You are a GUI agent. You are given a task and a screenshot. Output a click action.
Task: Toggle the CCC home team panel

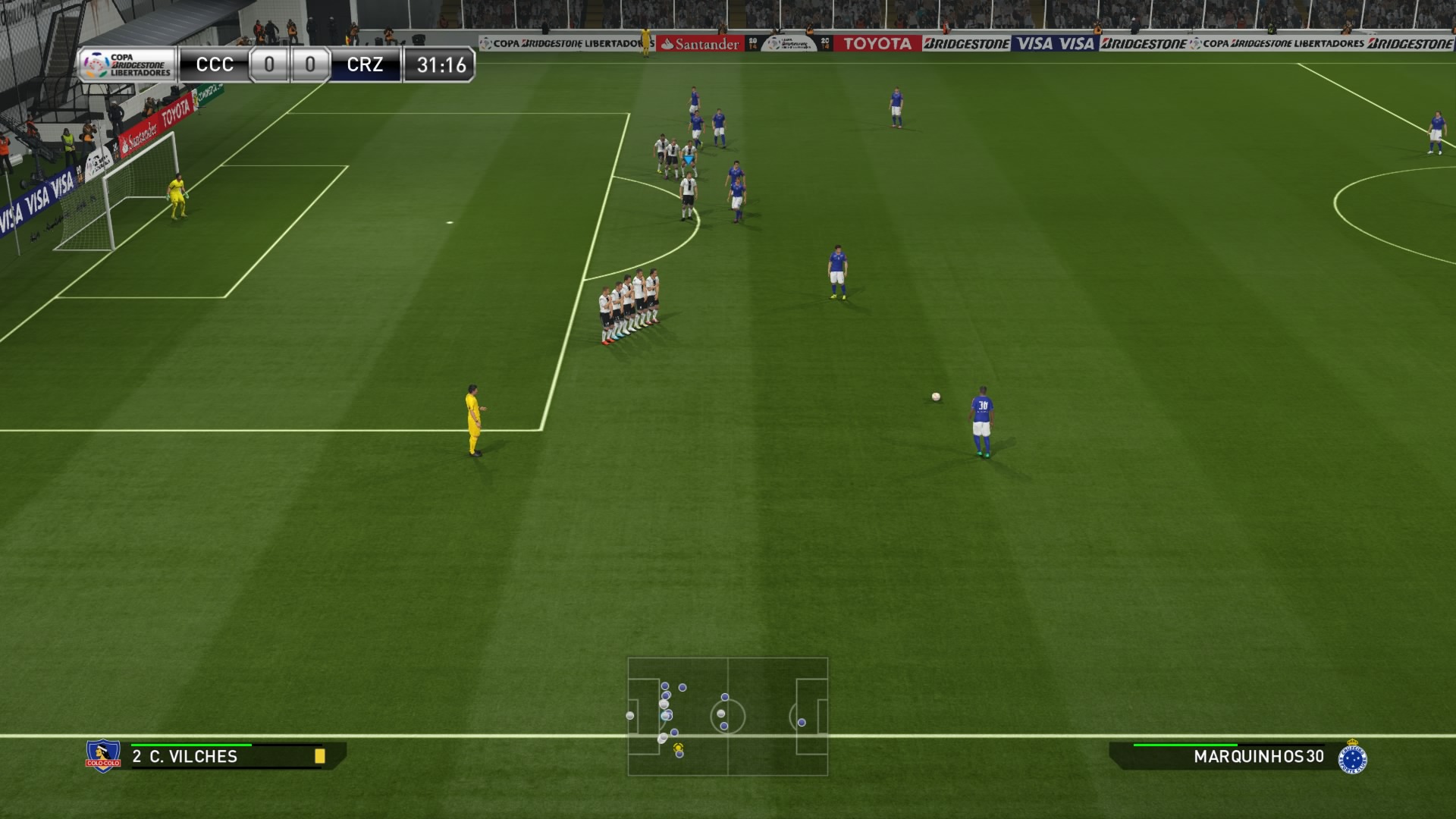pos(215,64)
